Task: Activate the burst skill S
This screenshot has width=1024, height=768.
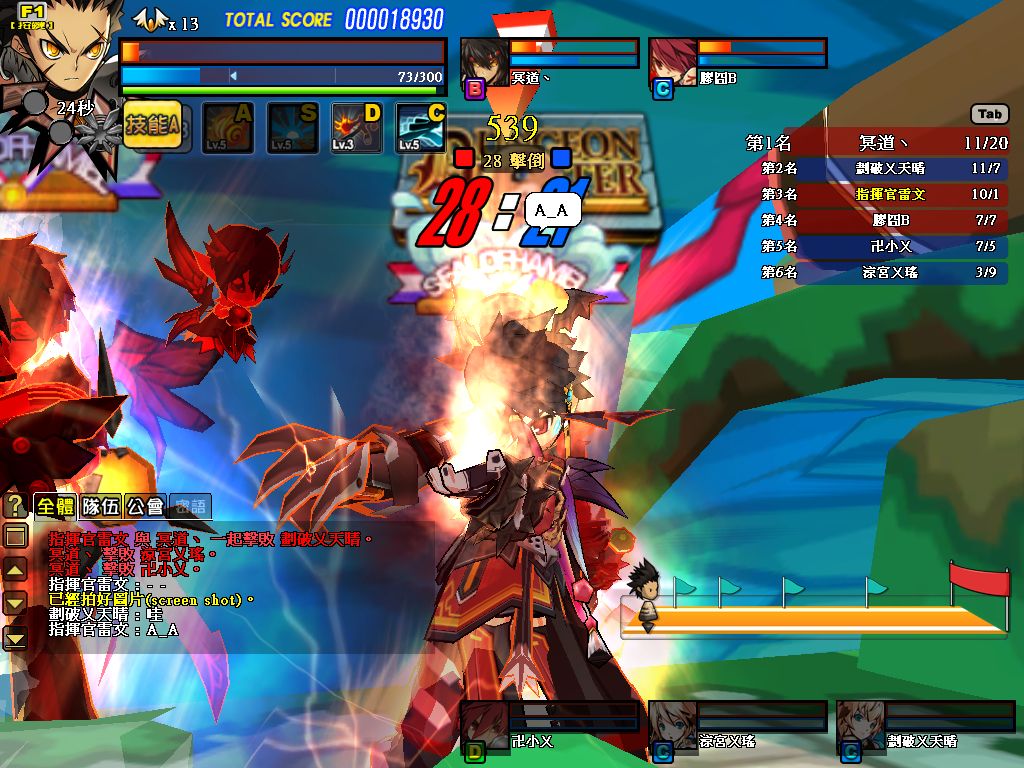Action: point(292,128)
